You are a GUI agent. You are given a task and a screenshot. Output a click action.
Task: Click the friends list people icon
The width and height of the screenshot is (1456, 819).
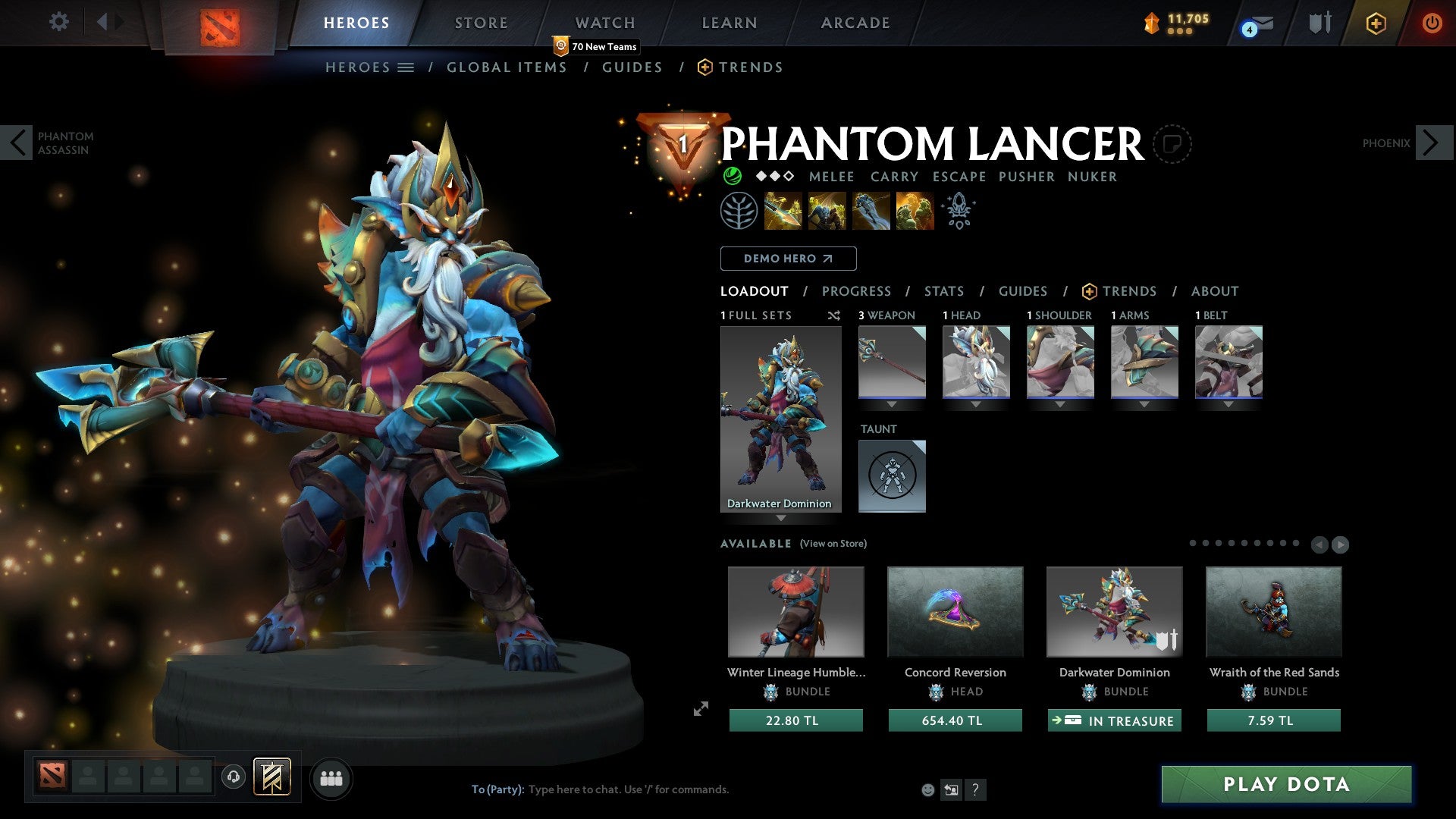331,778
